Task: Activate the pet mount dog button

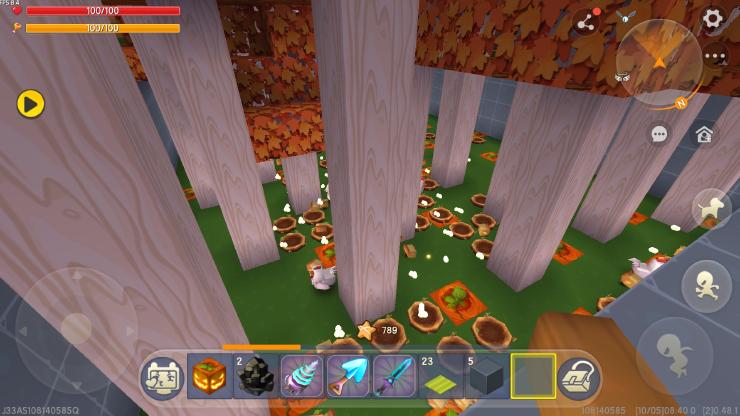Action: [712, 208]
